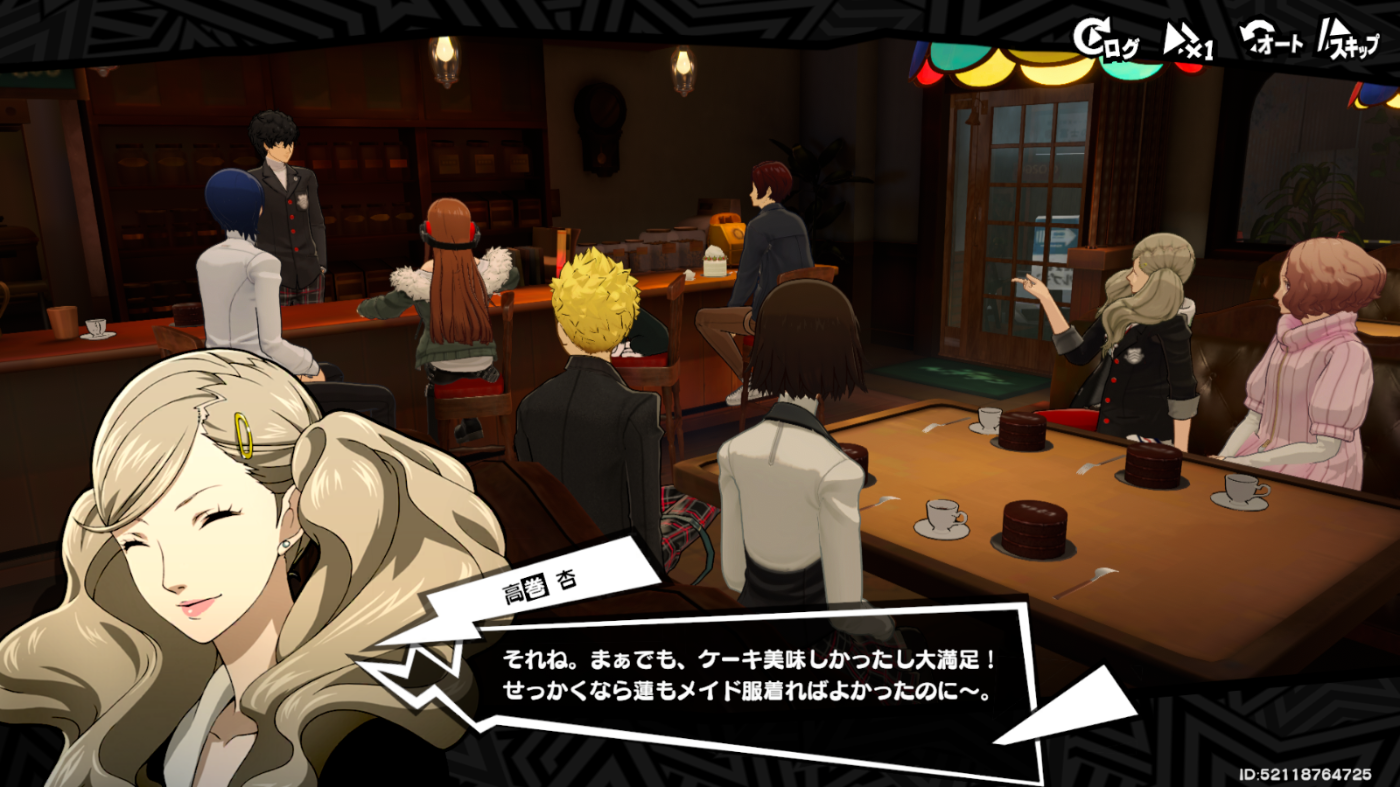Skip the conversation with スキップ
Screen dimensions: 1400x787
tap(1347, 42)
